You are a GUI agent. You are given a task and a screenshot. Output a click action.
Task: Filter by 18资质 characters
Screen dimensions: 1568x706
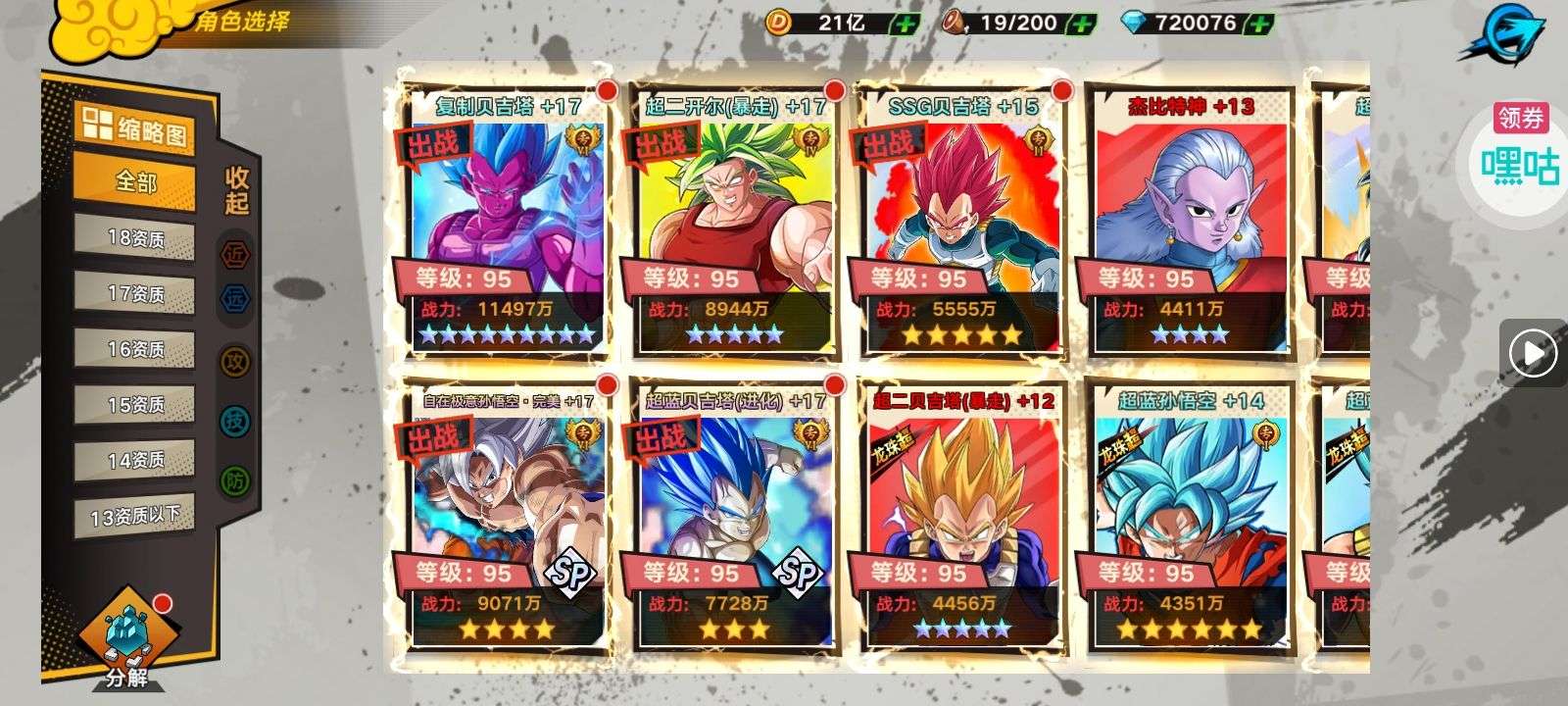135,238
